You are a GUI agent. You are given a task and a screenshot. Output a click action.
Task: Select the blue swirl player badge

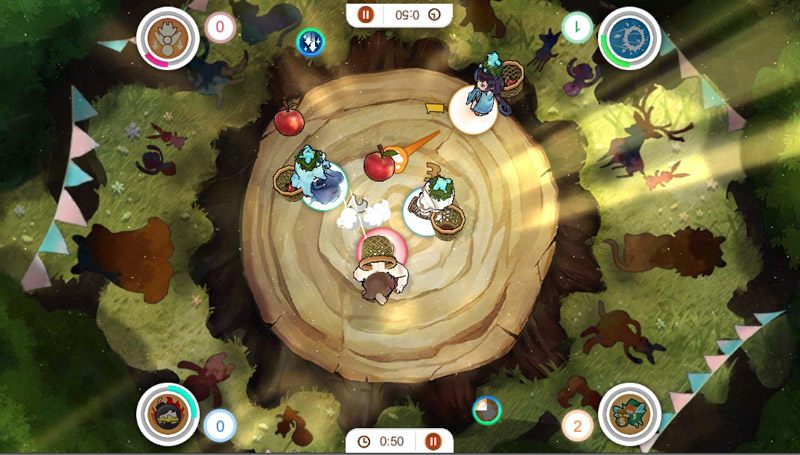pyautogui.click(x=631, y=40)
